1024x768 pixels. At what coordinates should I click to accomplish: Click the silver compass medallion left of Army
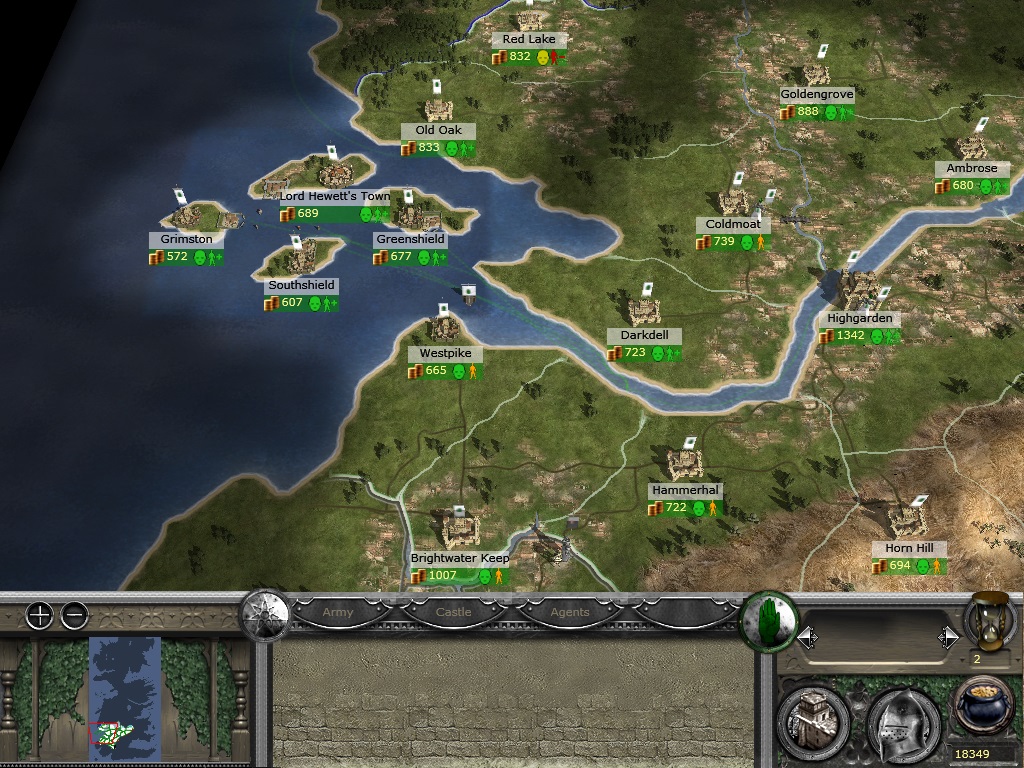tap(264, 613)
